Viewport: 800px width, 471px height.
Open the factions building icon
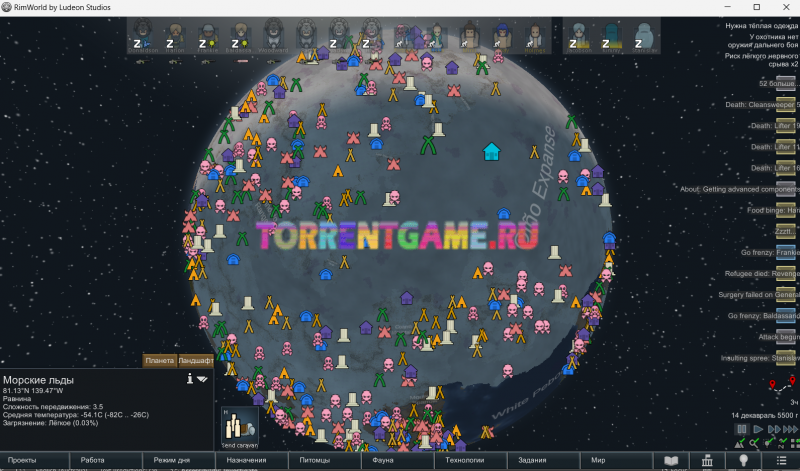pos(707,460)
